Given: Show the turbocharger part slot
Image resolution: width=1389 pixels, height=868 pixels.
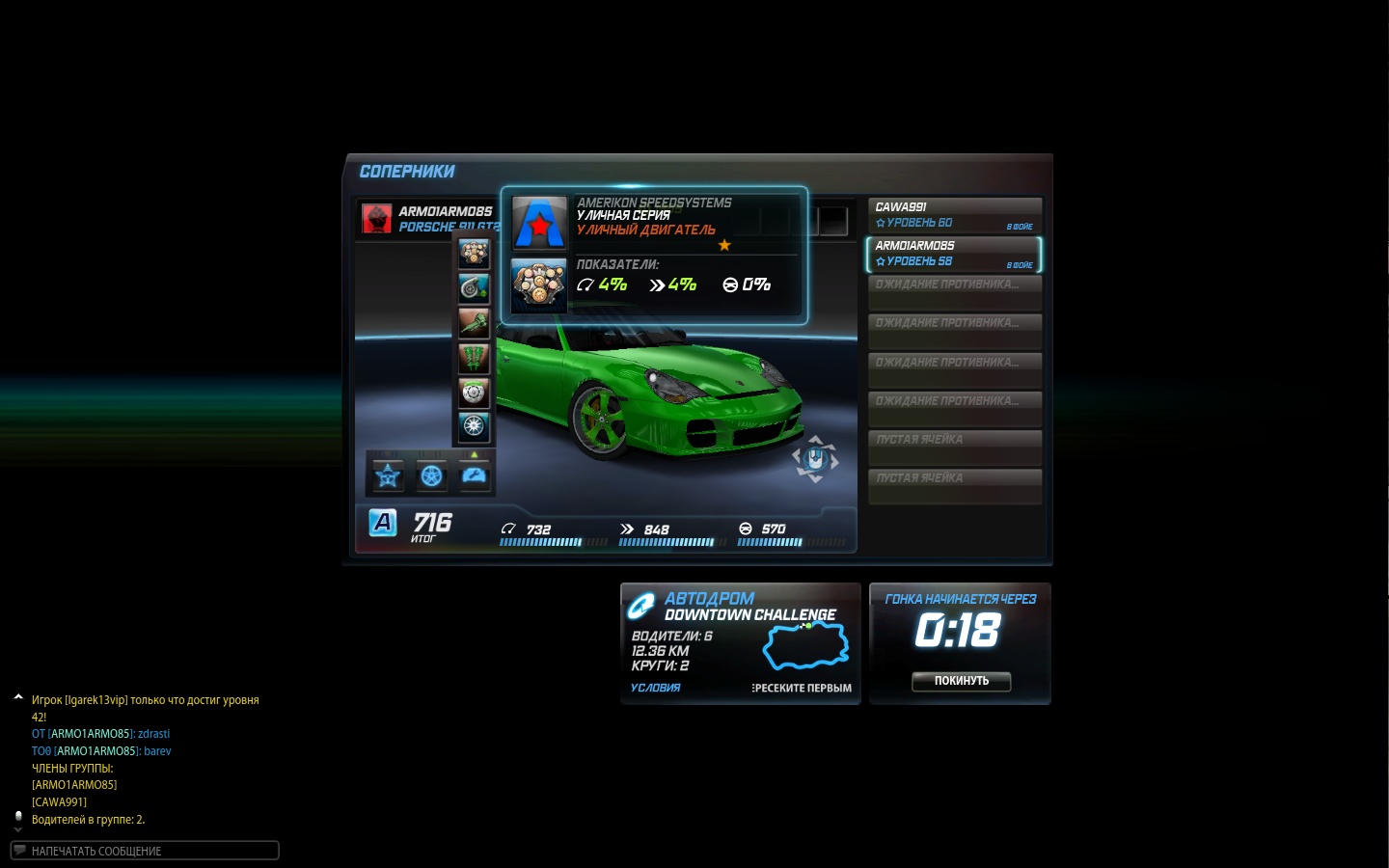Looking at the screenshot, I should click(x=474, y=288).
